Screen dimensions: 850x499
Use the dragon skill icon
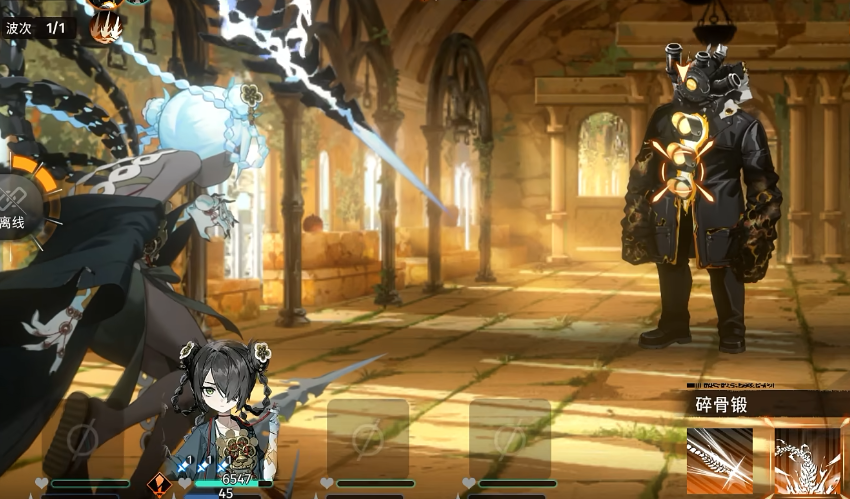tap(805, 461)
